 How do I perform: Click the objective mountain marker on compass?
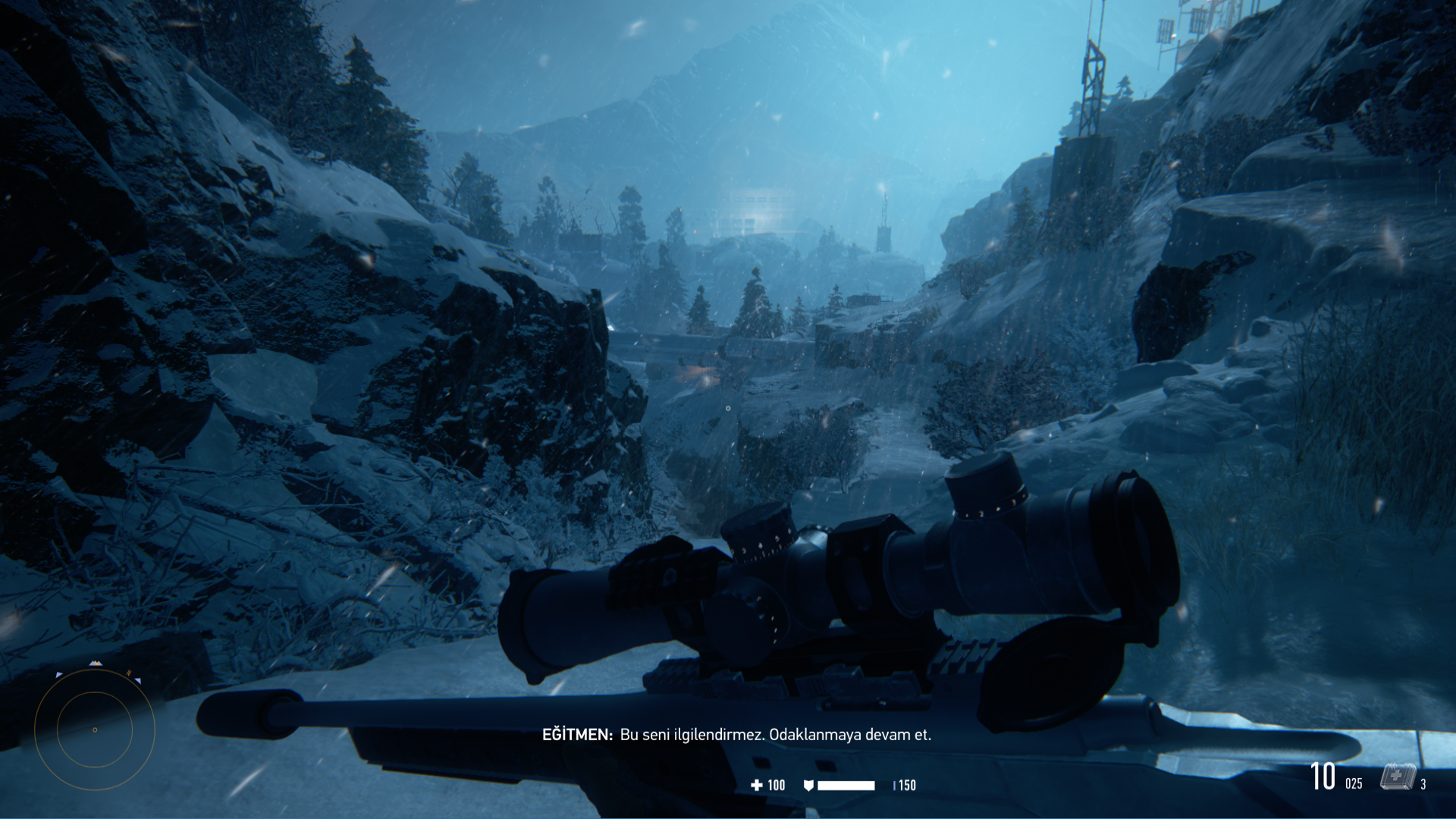coord(96,663)
